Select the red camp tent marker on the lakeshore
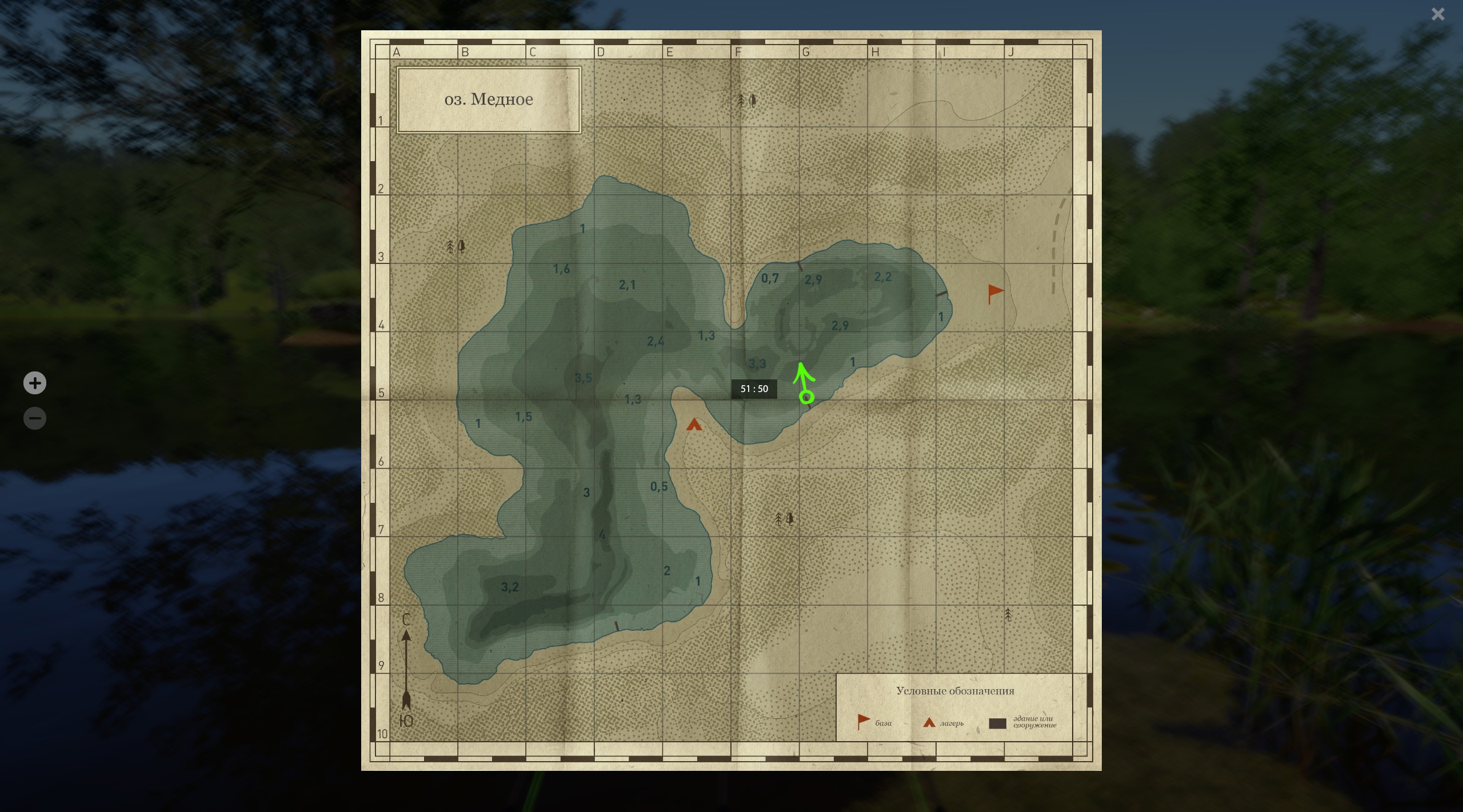 (694, 425)
